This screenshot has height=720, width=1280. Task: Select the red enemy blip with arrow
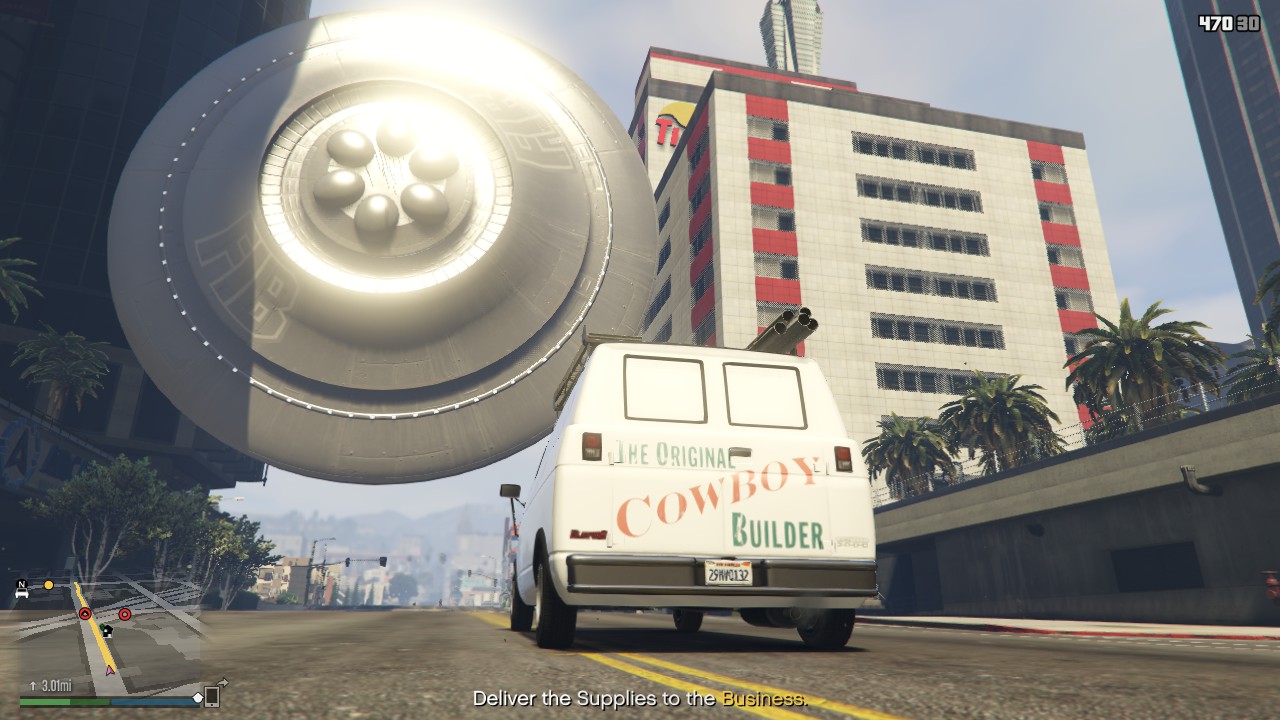coord(85,613)
